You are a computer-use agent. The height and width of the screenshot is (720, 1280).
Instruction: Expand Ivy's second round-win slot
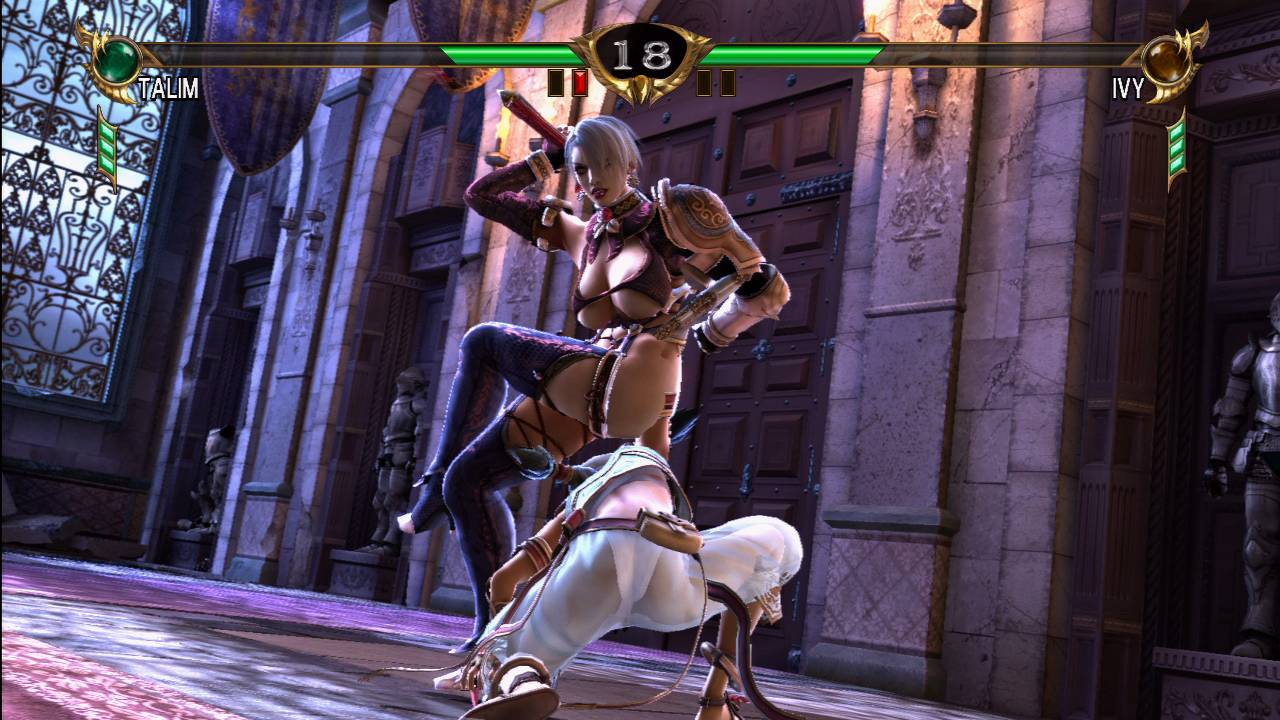726,82
